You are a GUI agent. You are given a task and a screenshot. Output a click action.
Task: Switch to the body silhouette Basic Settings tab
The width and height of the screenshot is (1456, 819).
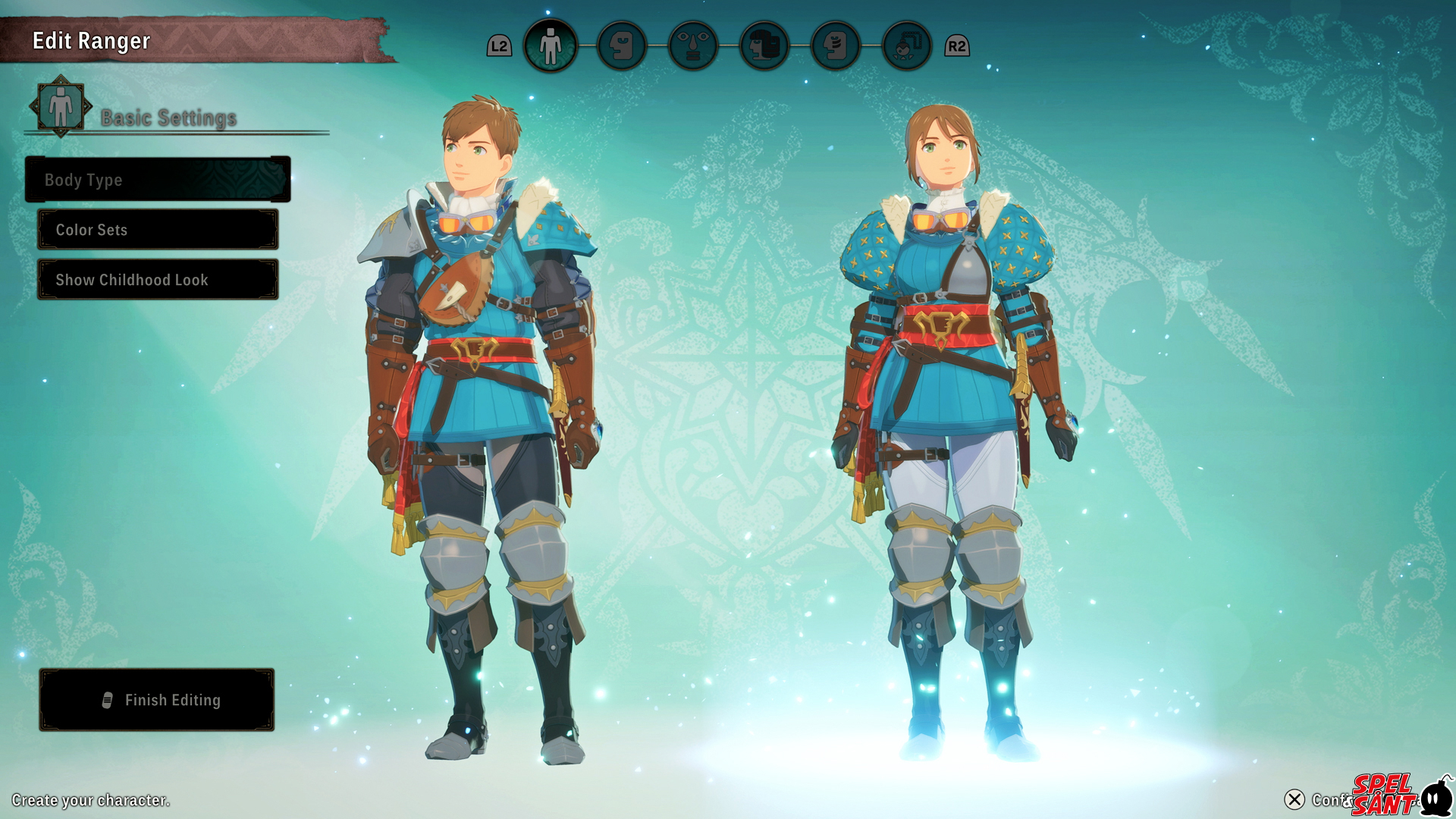551,45
